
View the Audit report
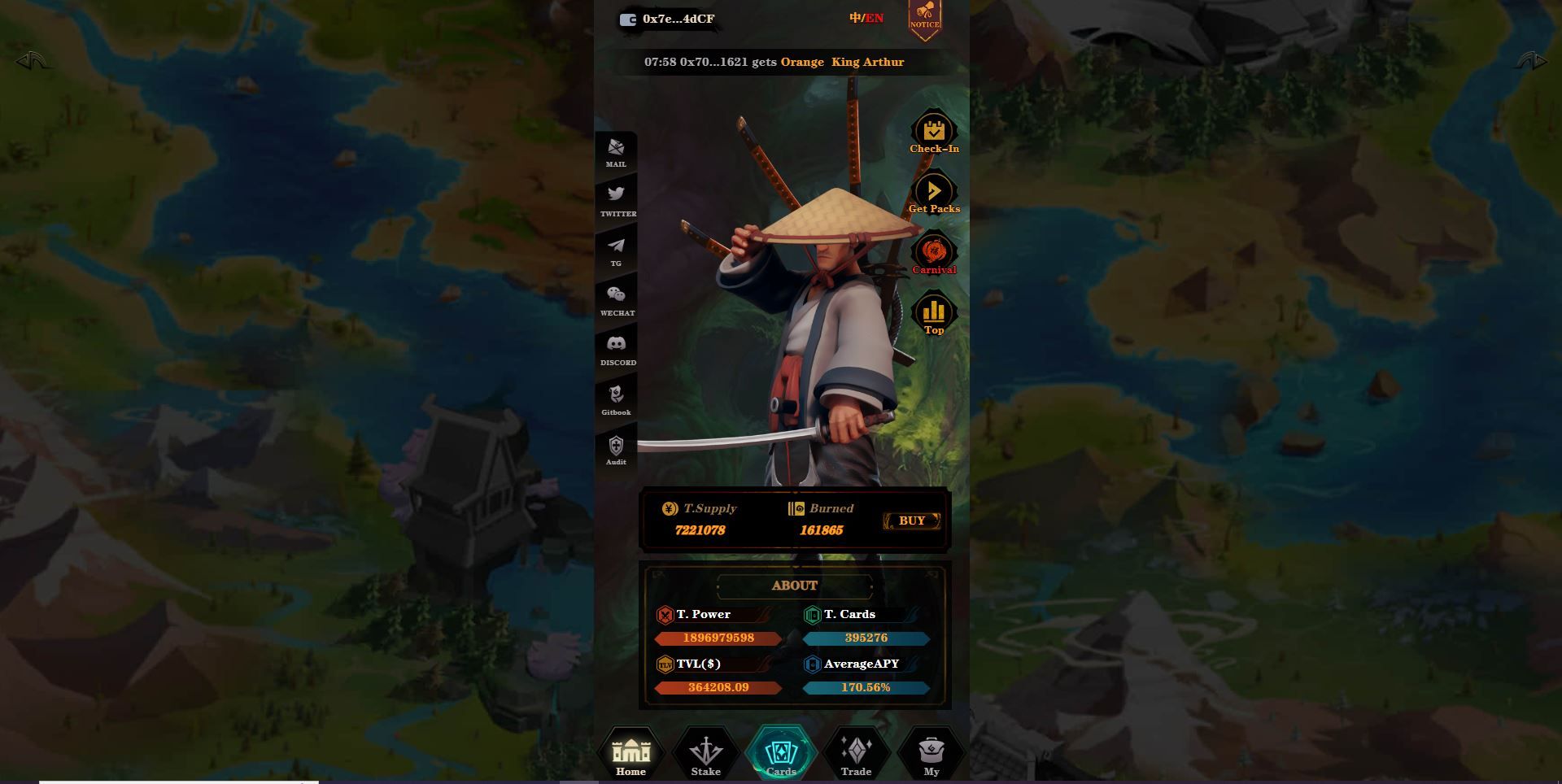[616, 449]
